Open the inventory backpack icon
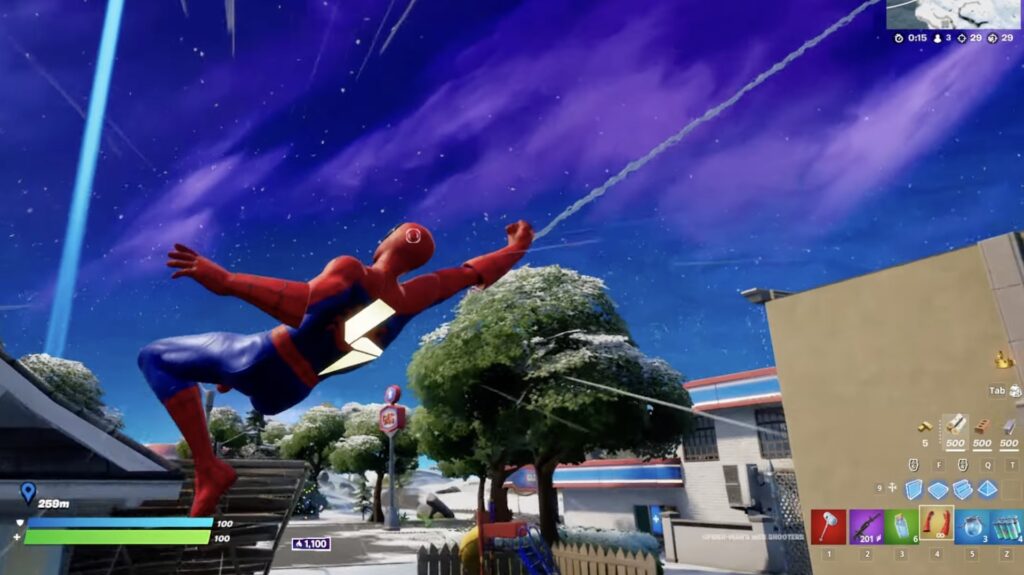Image resolution: width=1024 pixels, height=575 pixels. 1016,391
